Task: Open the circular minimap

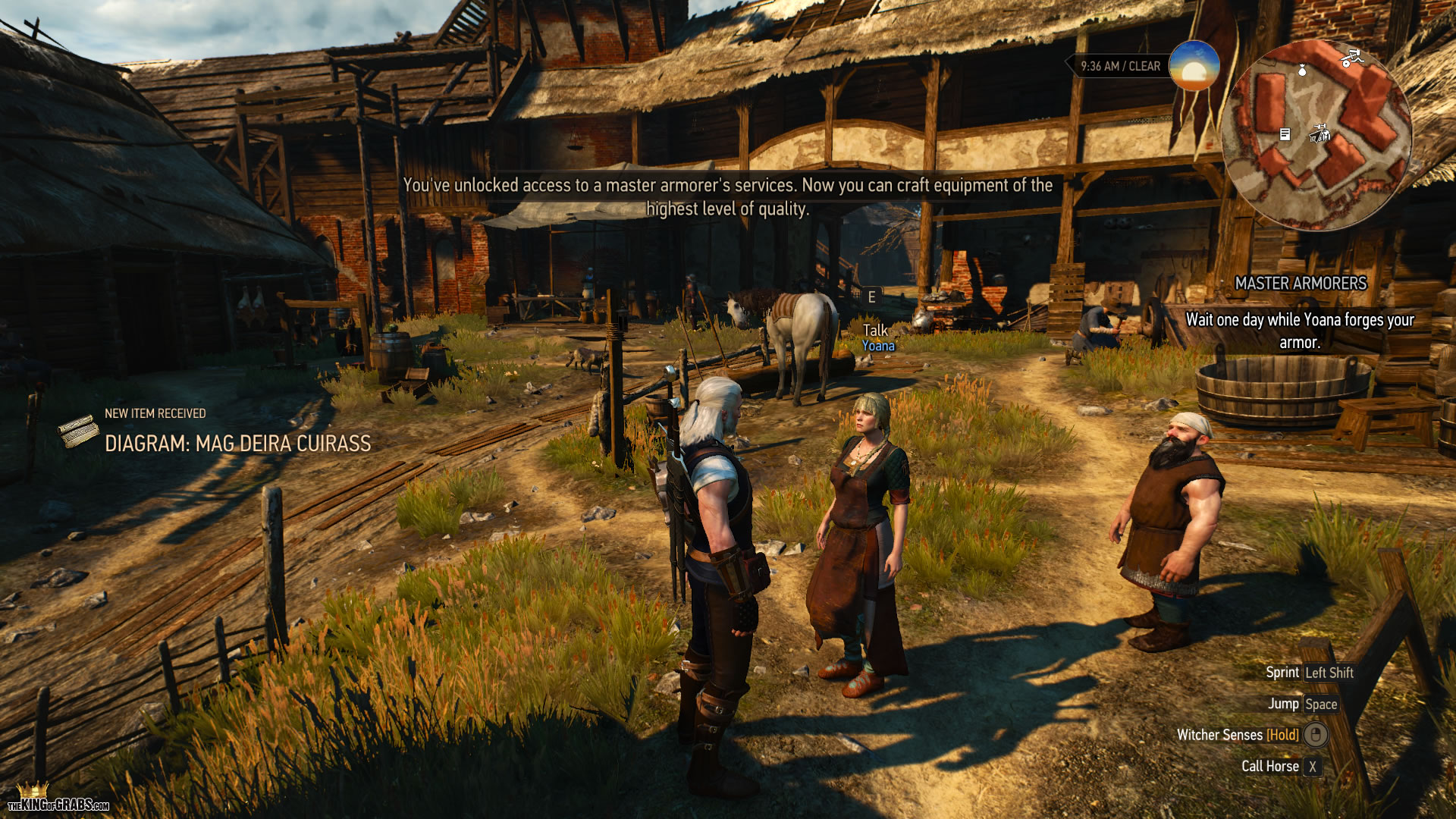Action: [1316, 135]
